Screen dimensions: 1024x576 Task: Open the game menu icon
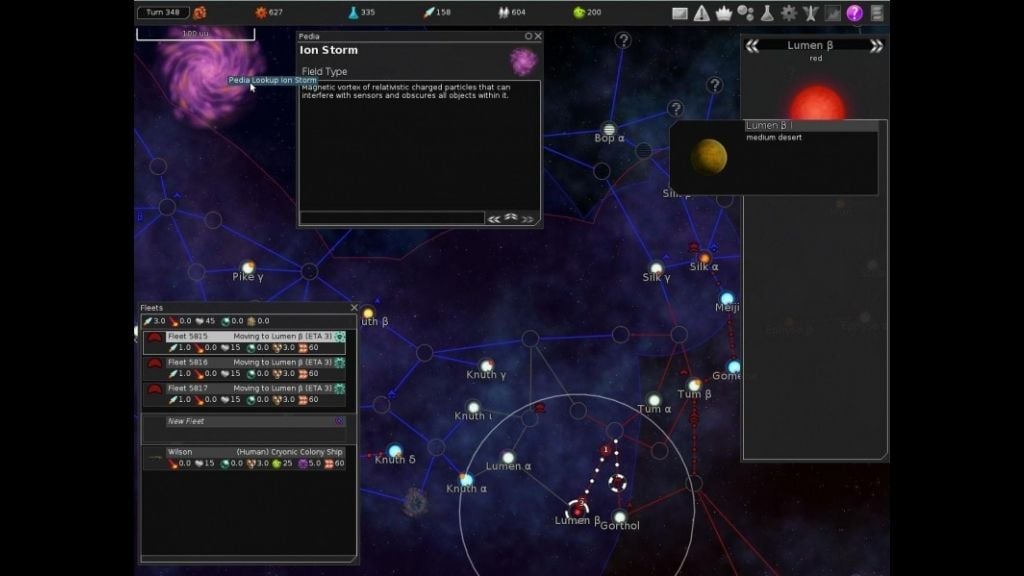click(x=877, y=13)
